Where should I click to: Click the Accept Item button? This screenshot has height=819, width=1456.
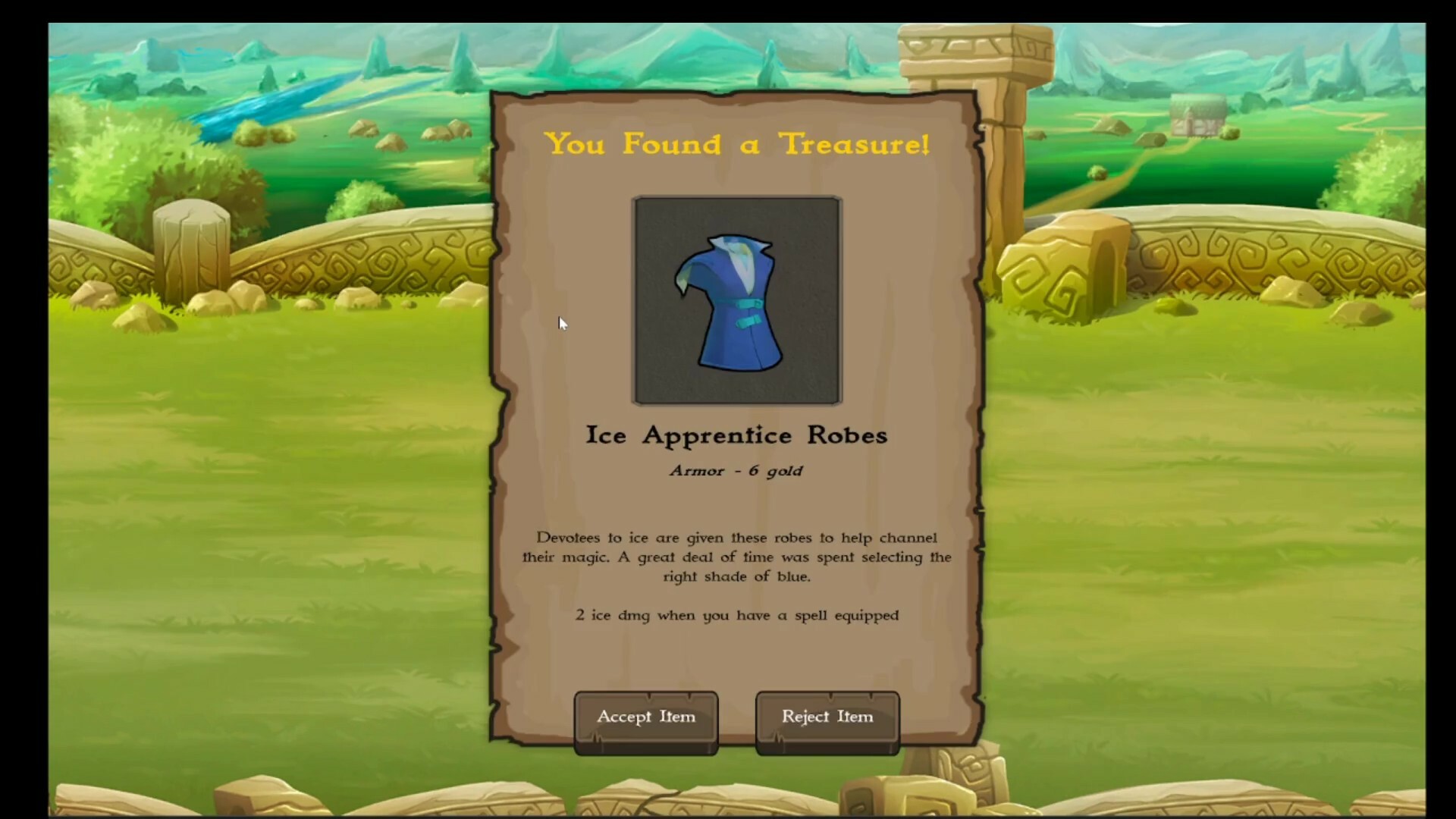click(x=645, y=716)
